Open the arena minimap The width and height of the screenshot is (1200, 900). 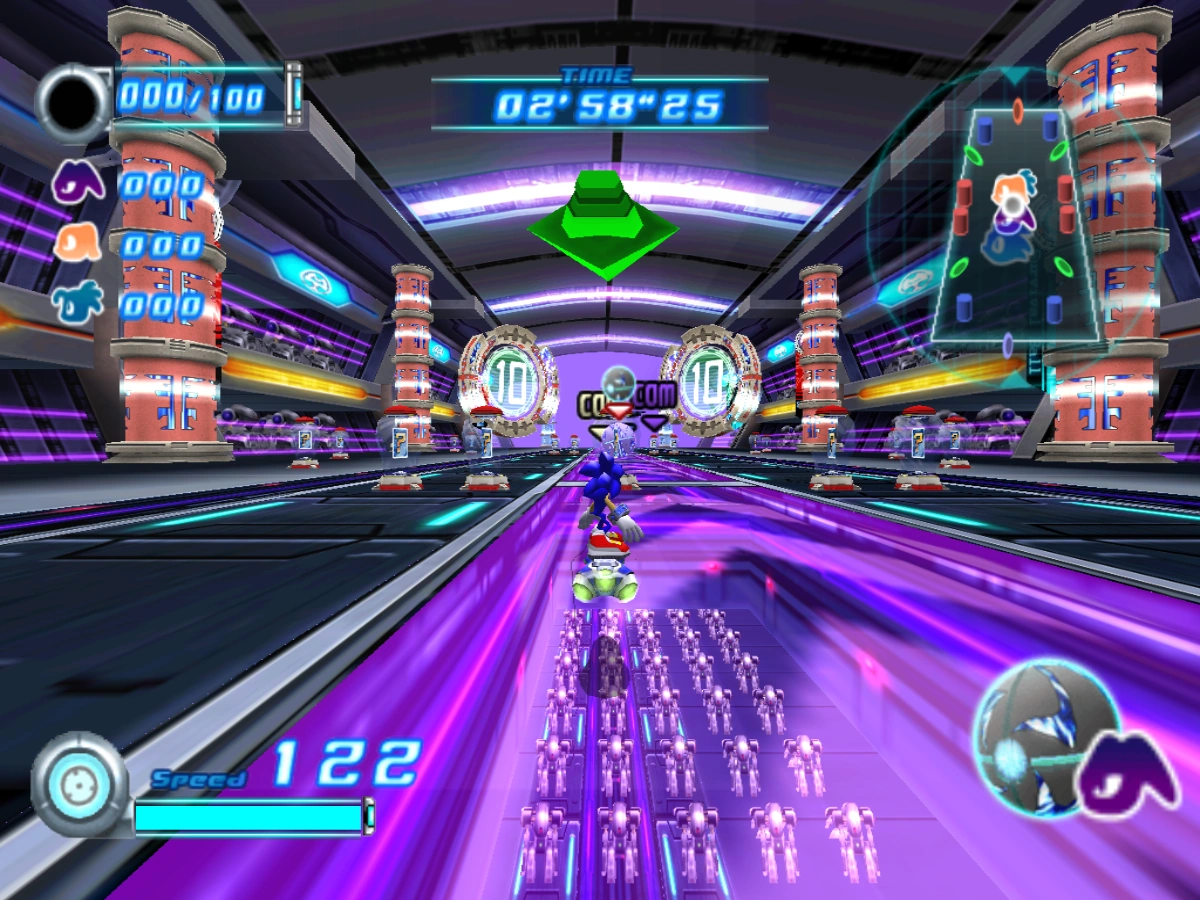point(1013,223)
